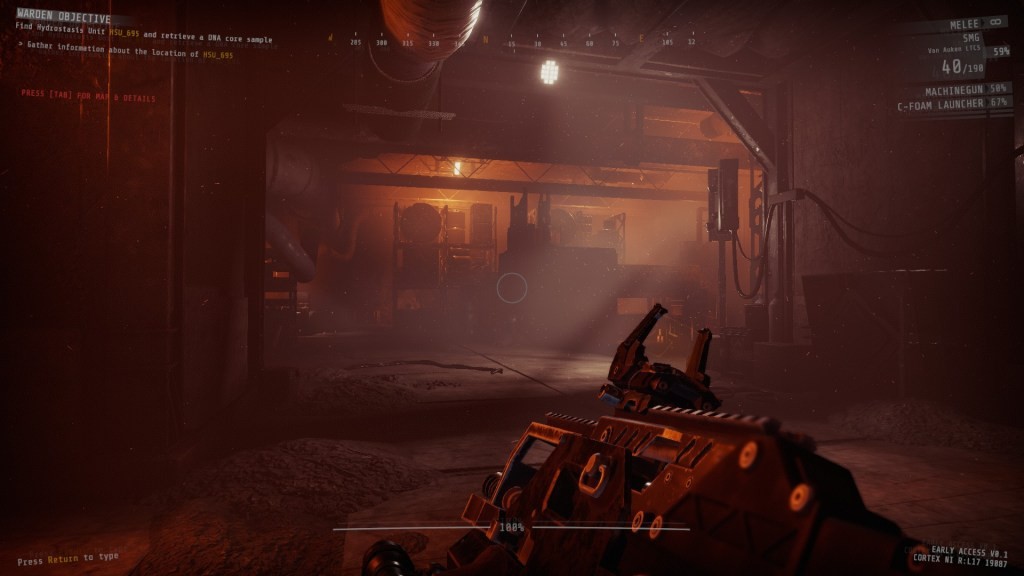Click the compass heading bar
This screenshot has width=1024, height=576.
[x=512, y=42]
